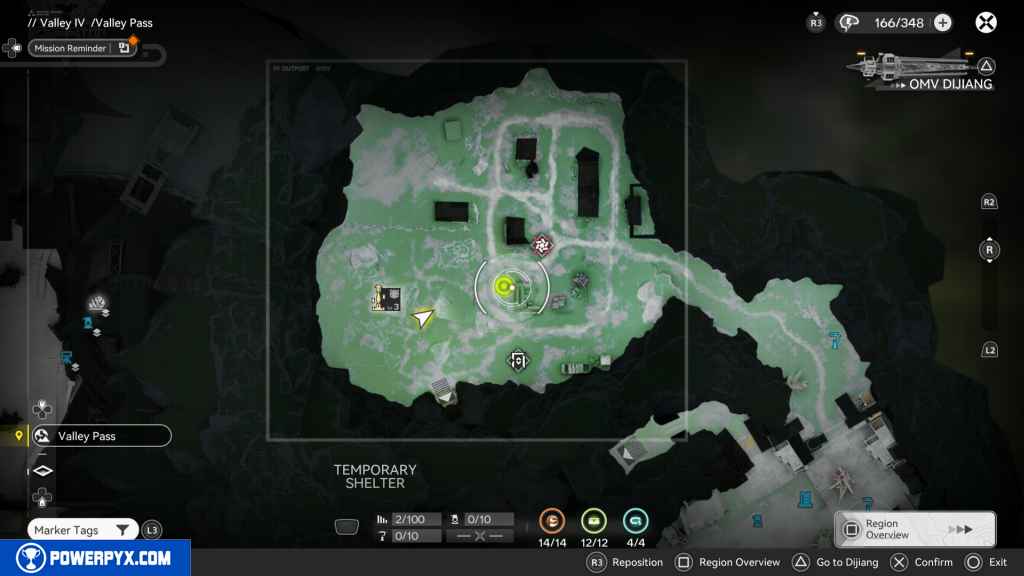Click the green chest counter icon
This screenshot has width=1024, height=576.
pos(594,520)
